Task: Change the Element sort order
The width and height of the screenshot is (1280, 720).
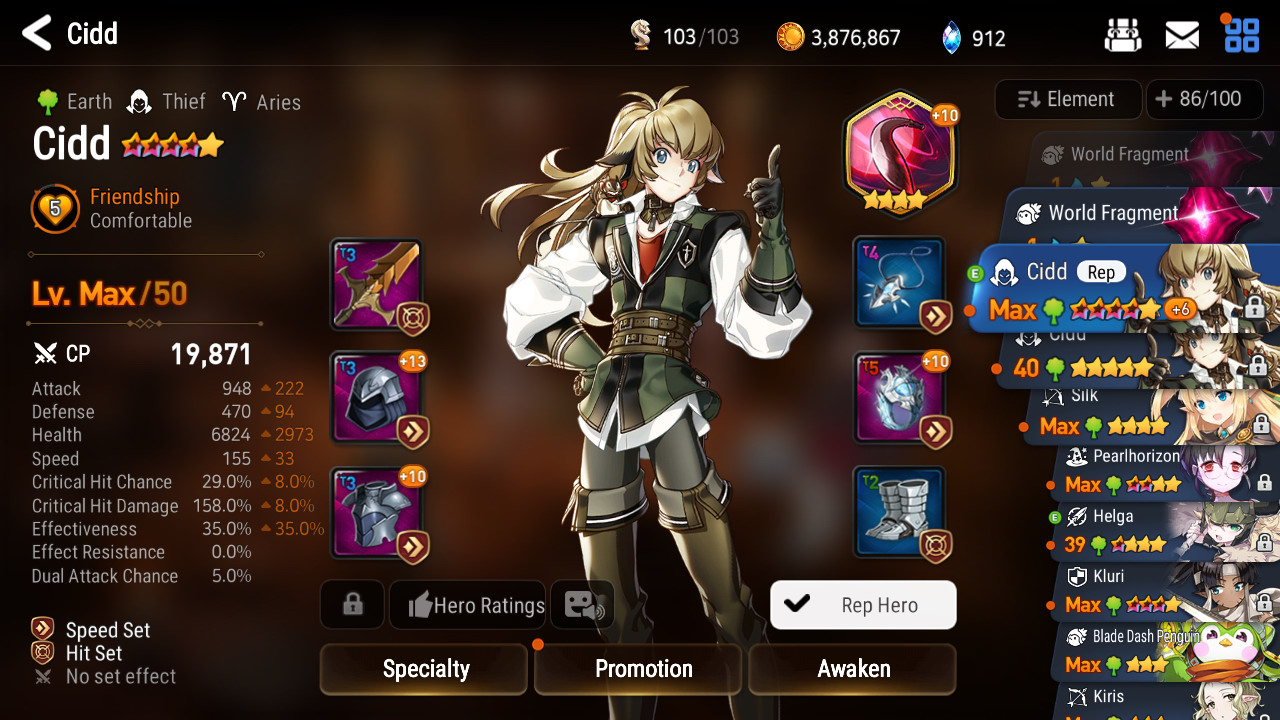Action: click(1067, 99)
